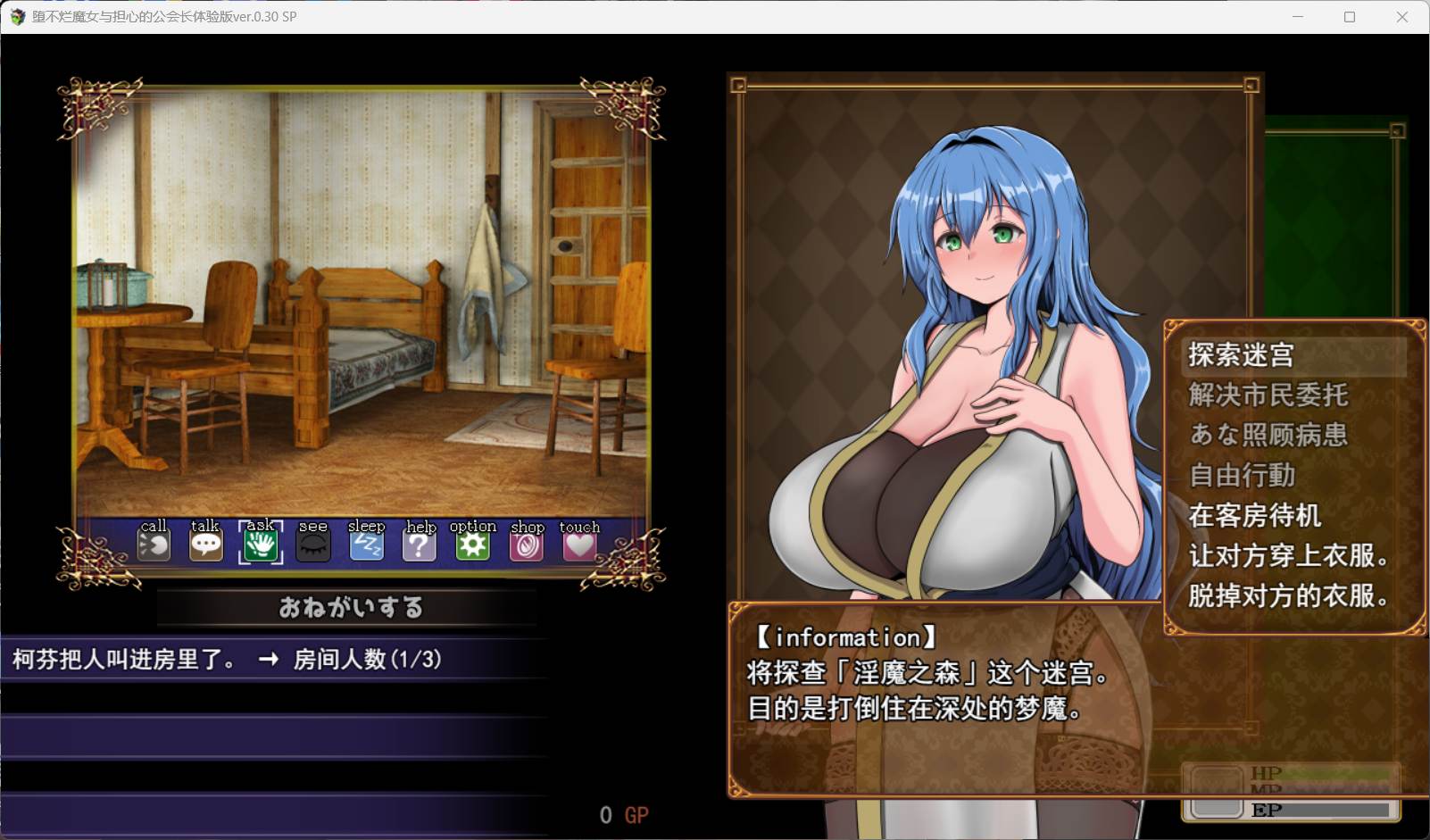This screenshot has height=840, width=1430.
Task: Minimize the game window
Action: click(1298, 17)
